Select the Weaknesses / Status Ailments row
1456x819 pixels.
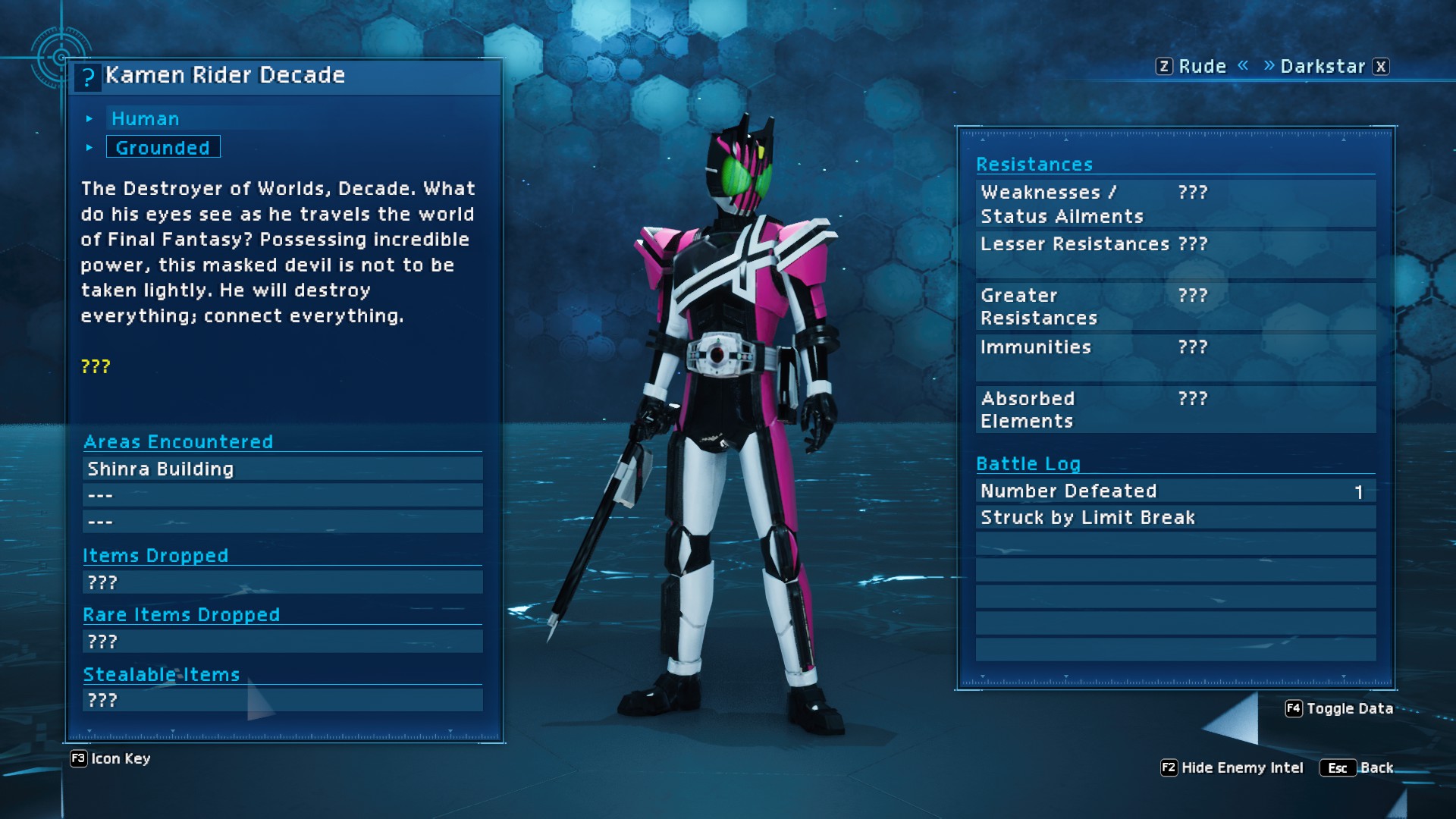tap(1175, 204)
